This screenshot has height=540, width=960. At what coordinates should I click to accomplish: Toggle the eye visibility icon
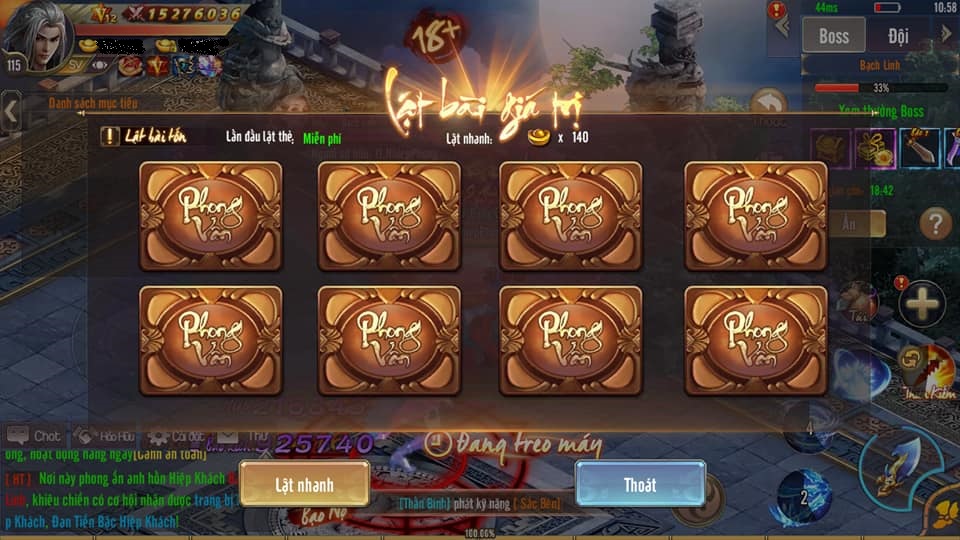click(x=100, y=66)
